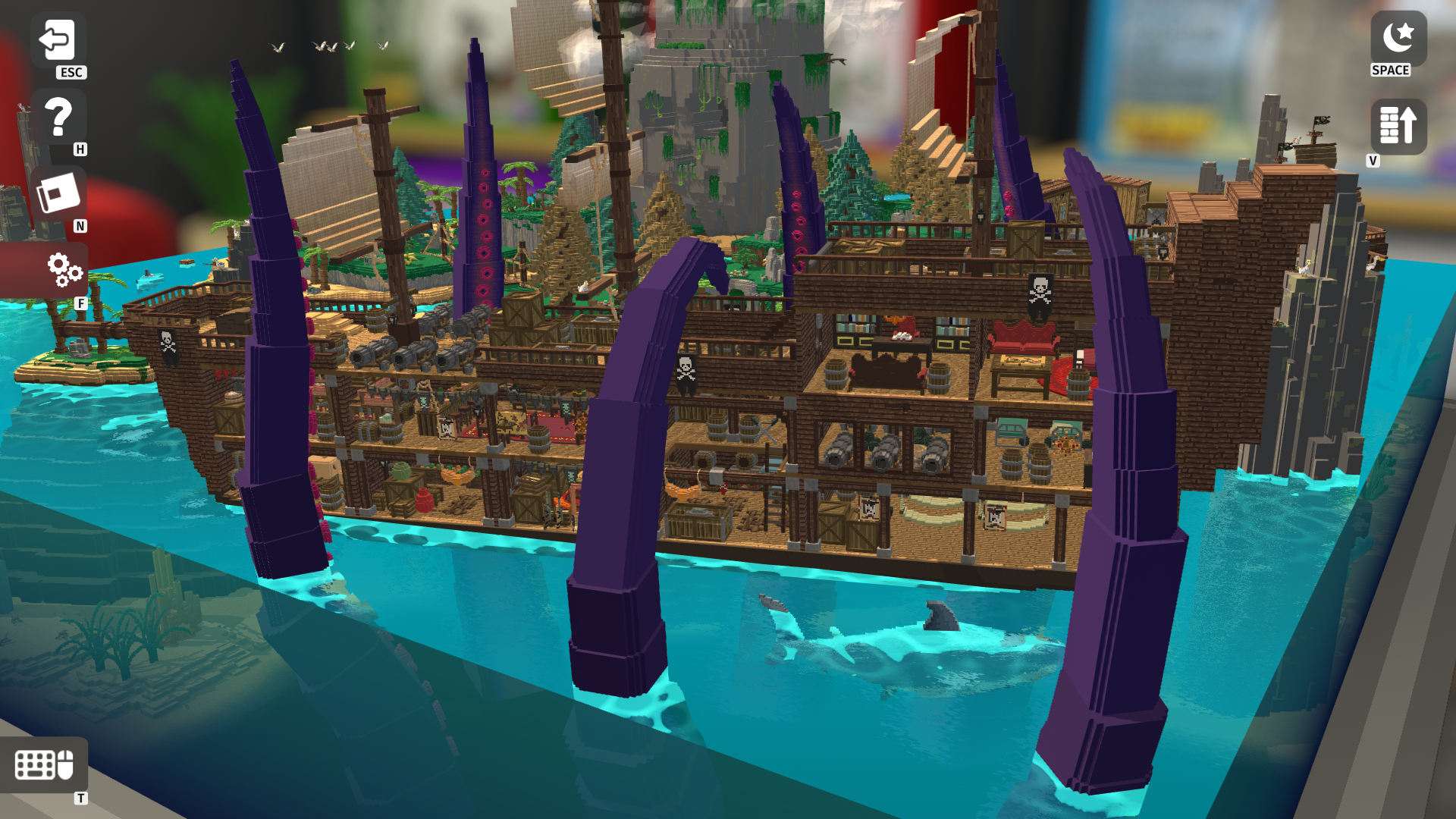Toggle night mode with the moon-and-star icon
The height and width of the screenshot is (819, 1456).
coord(1398,36)
